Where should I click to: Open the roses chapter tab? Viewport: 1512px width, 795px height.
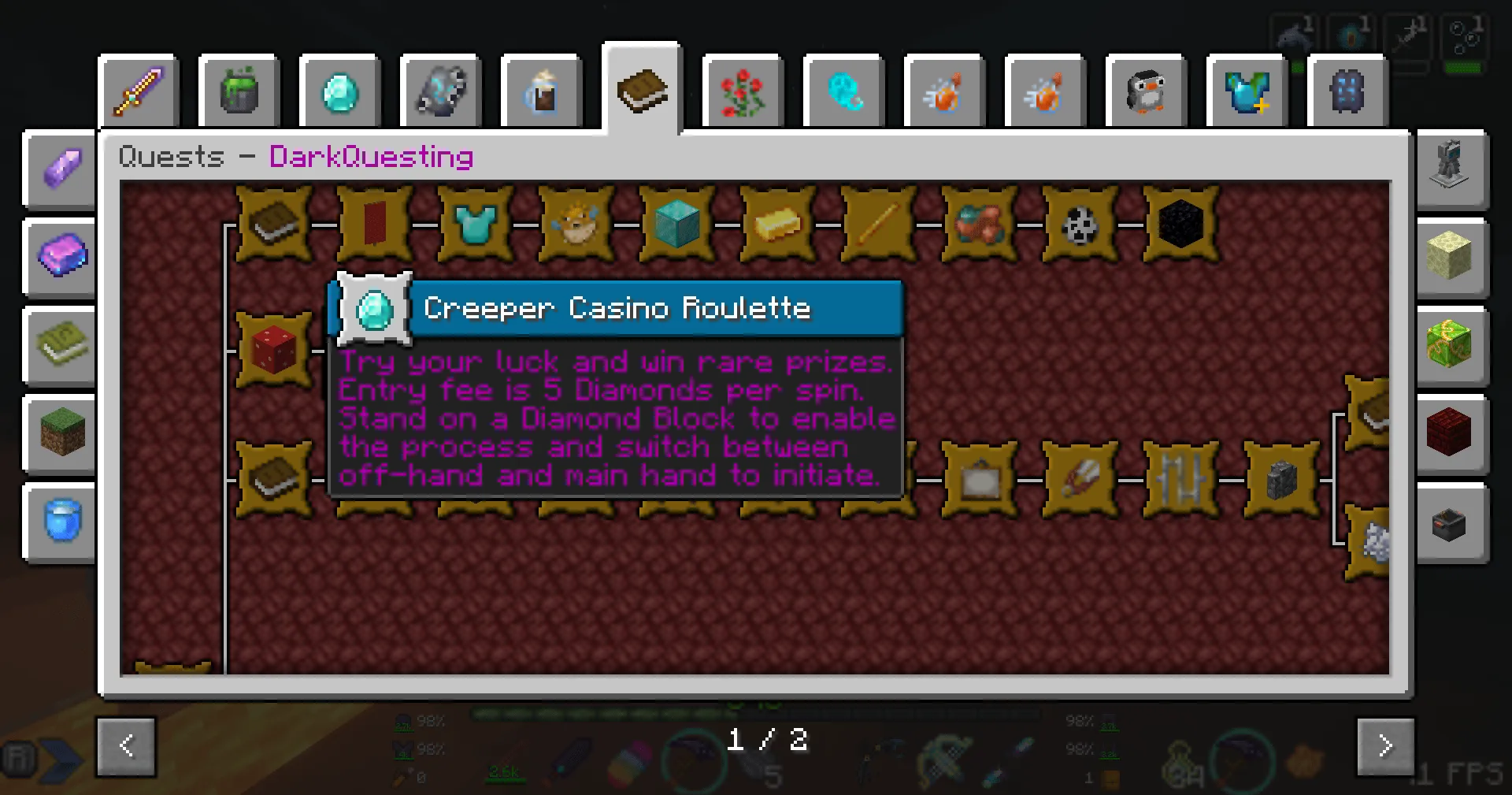pos(743,91)
